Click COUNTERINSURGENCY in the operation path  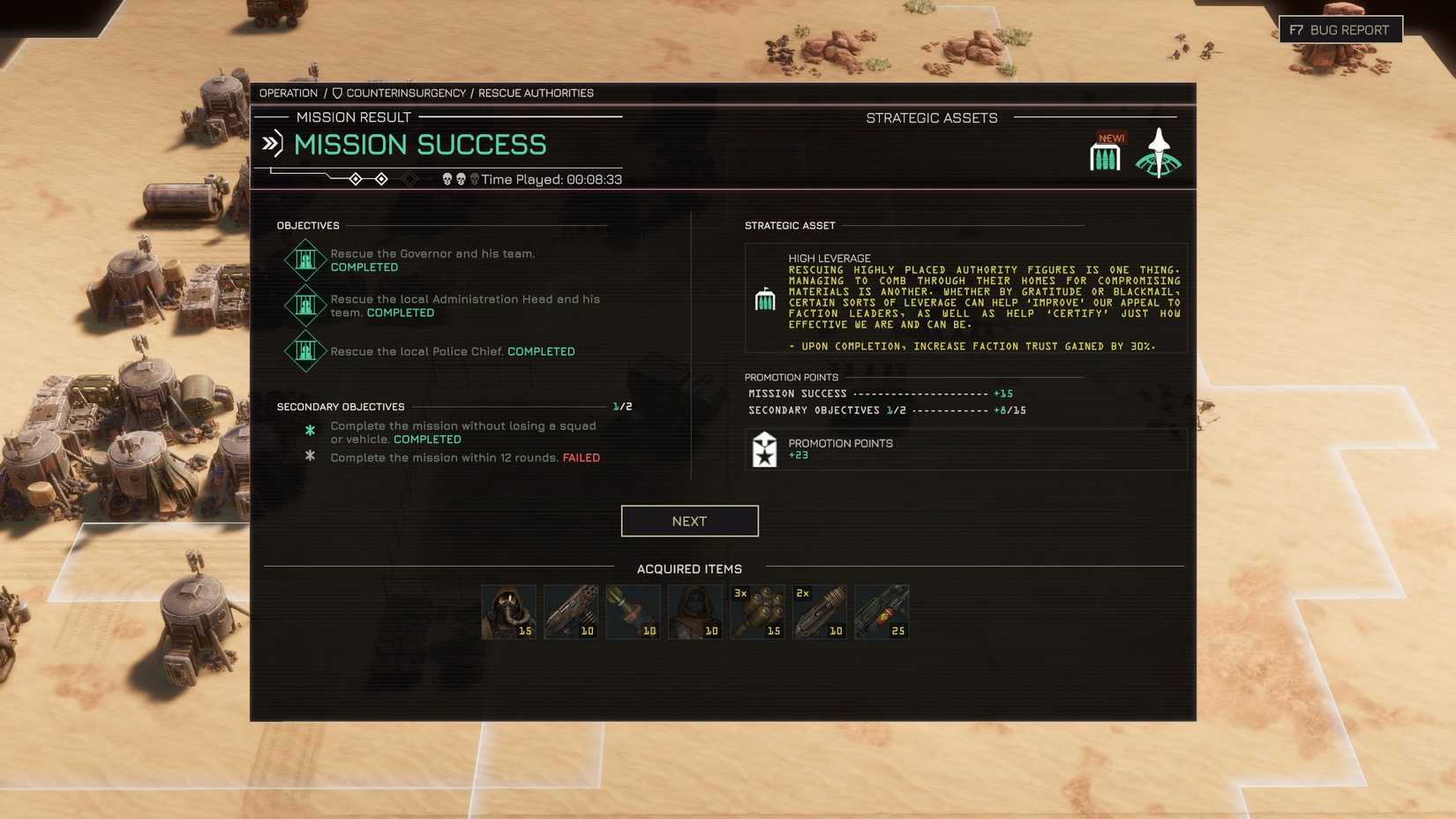(x=406, y=92)
